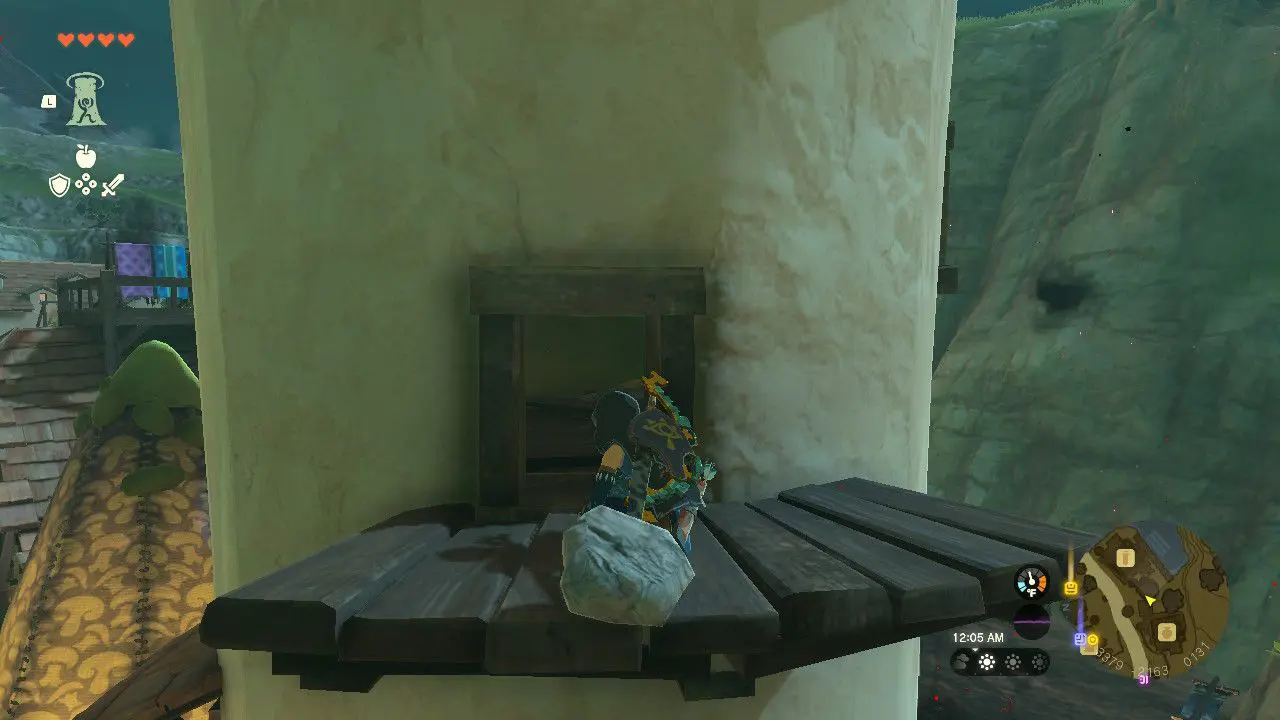The width and height of the screenshot is (1280, 720).
Task: Click the apple food icon
Action: [x=86, y=156]
